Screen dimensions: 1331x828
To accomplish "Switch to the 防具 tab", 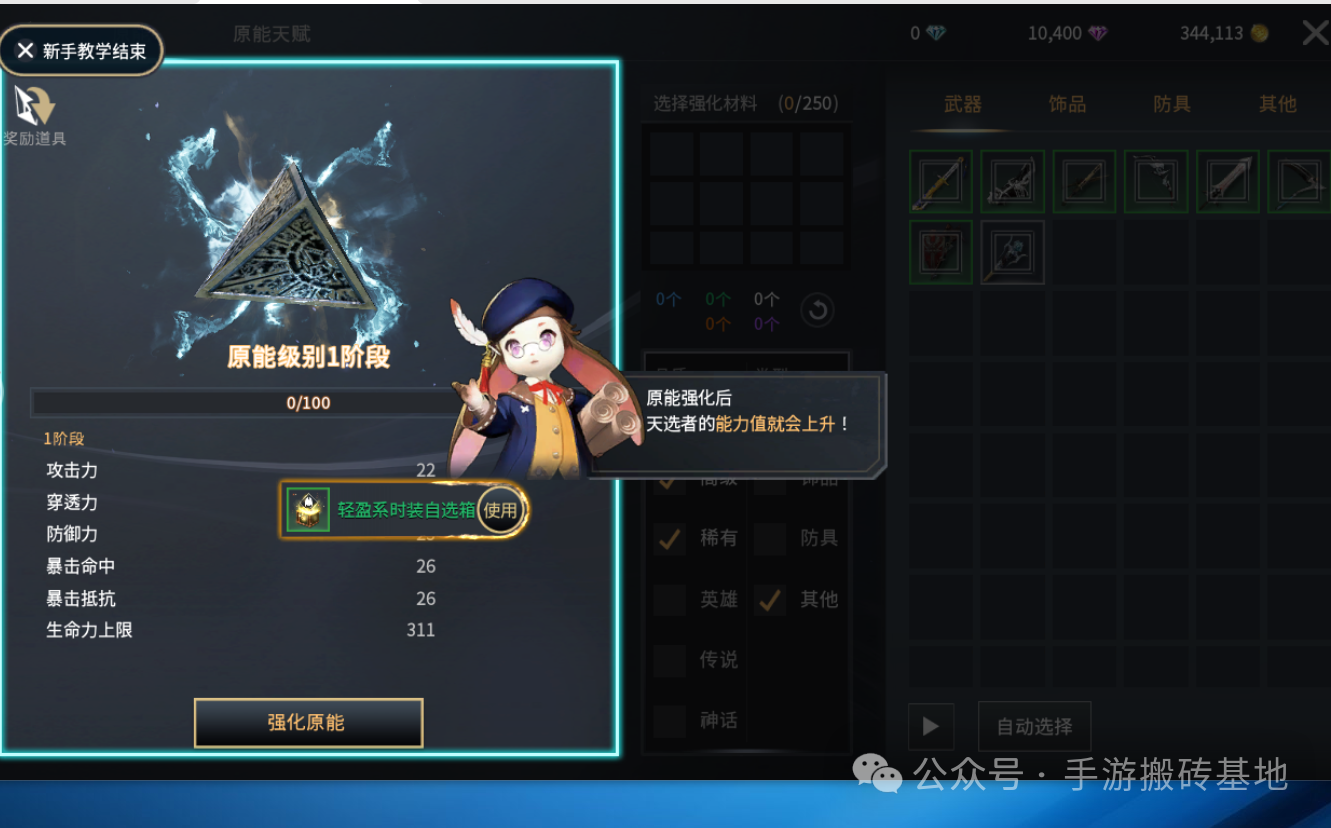I will click(1171, 103).
